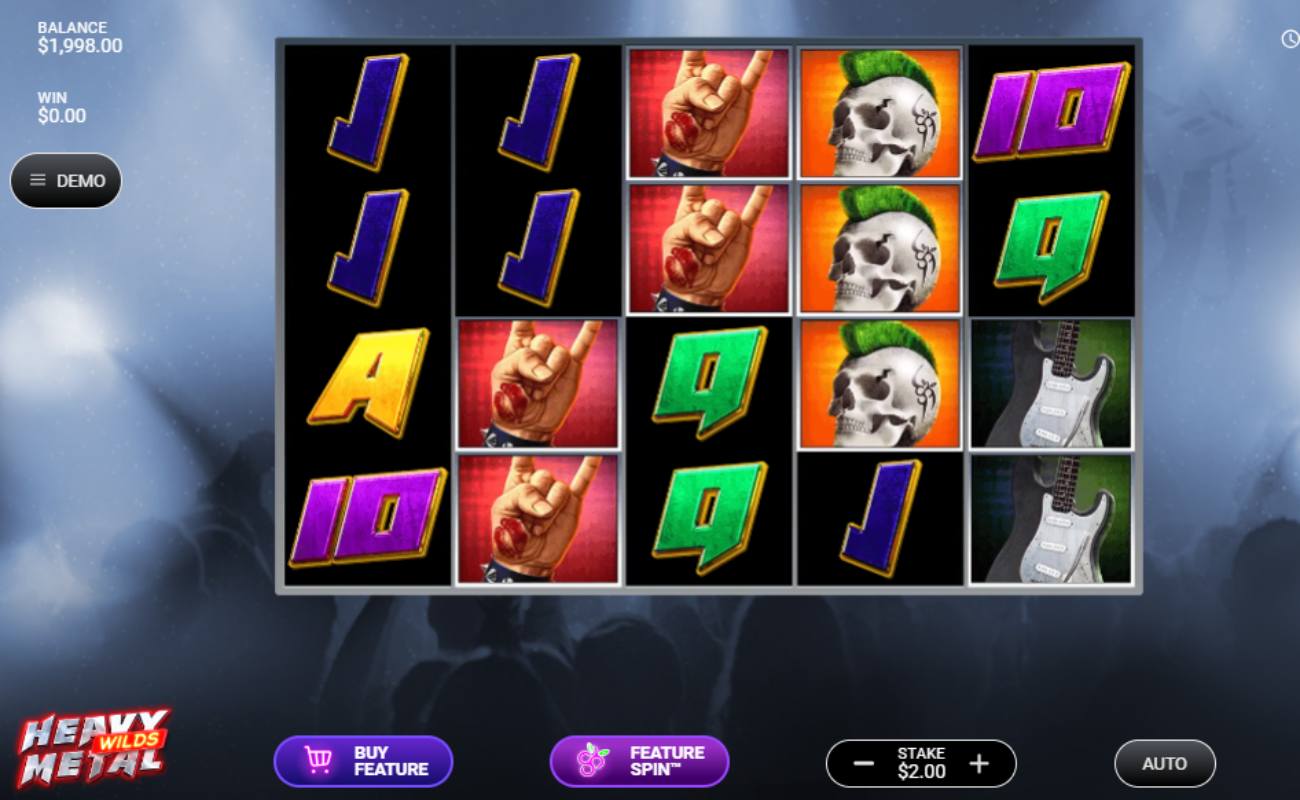Select the green Q symbol on reel three
Screen dimensions: 1300x800
[x=708, y=385]
